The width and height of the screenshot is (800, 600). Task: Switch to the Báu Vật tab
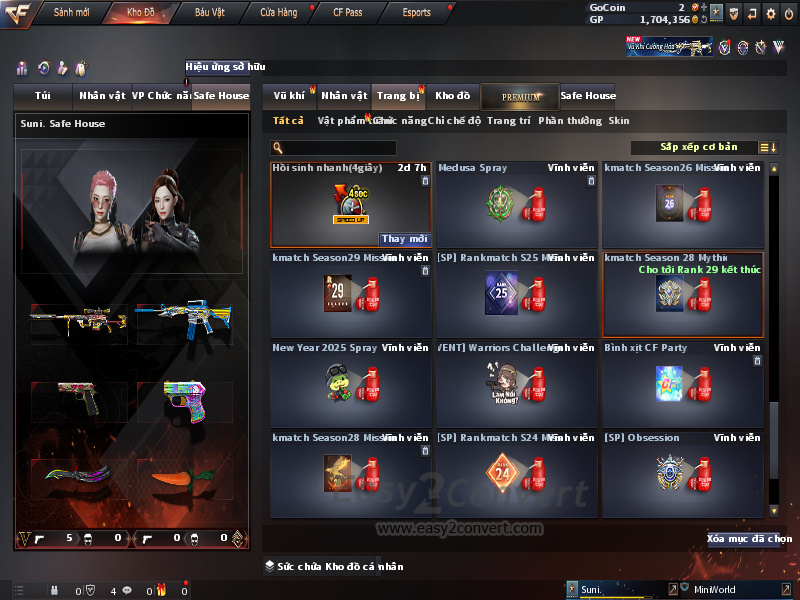(209, 13)
